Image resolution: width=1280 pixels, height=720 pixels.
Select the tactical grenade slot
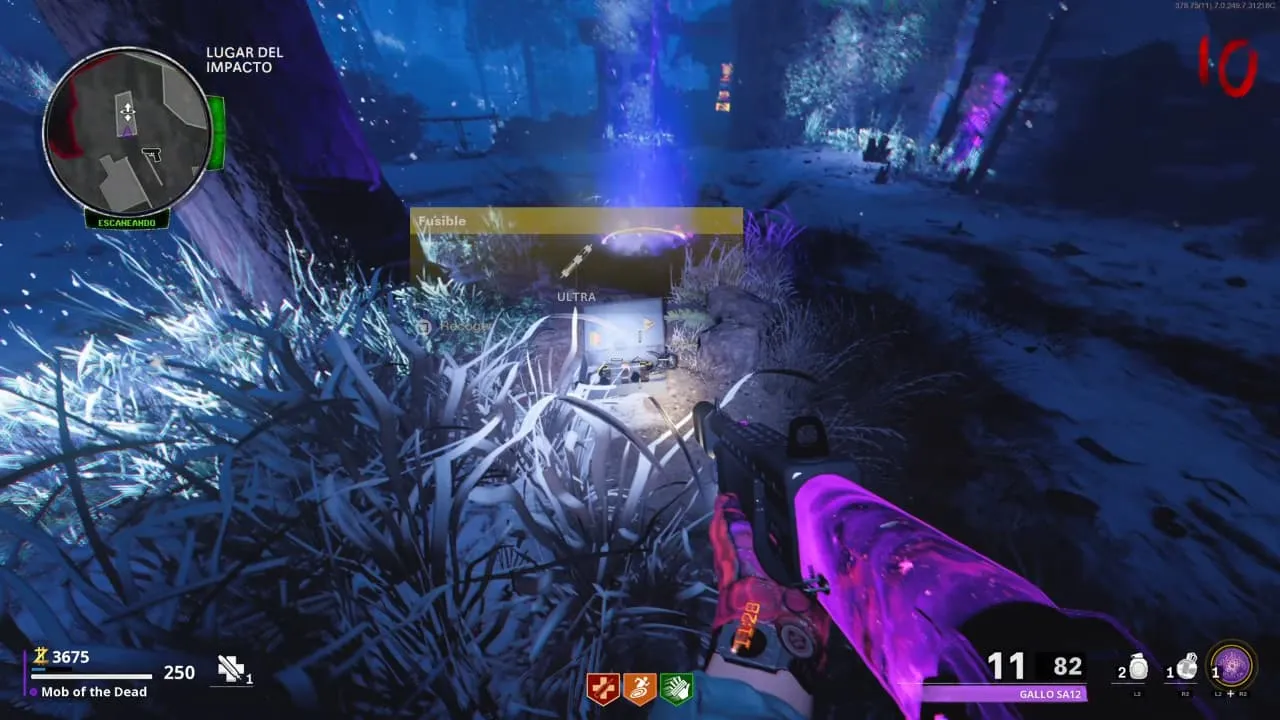click(1138, 668)
